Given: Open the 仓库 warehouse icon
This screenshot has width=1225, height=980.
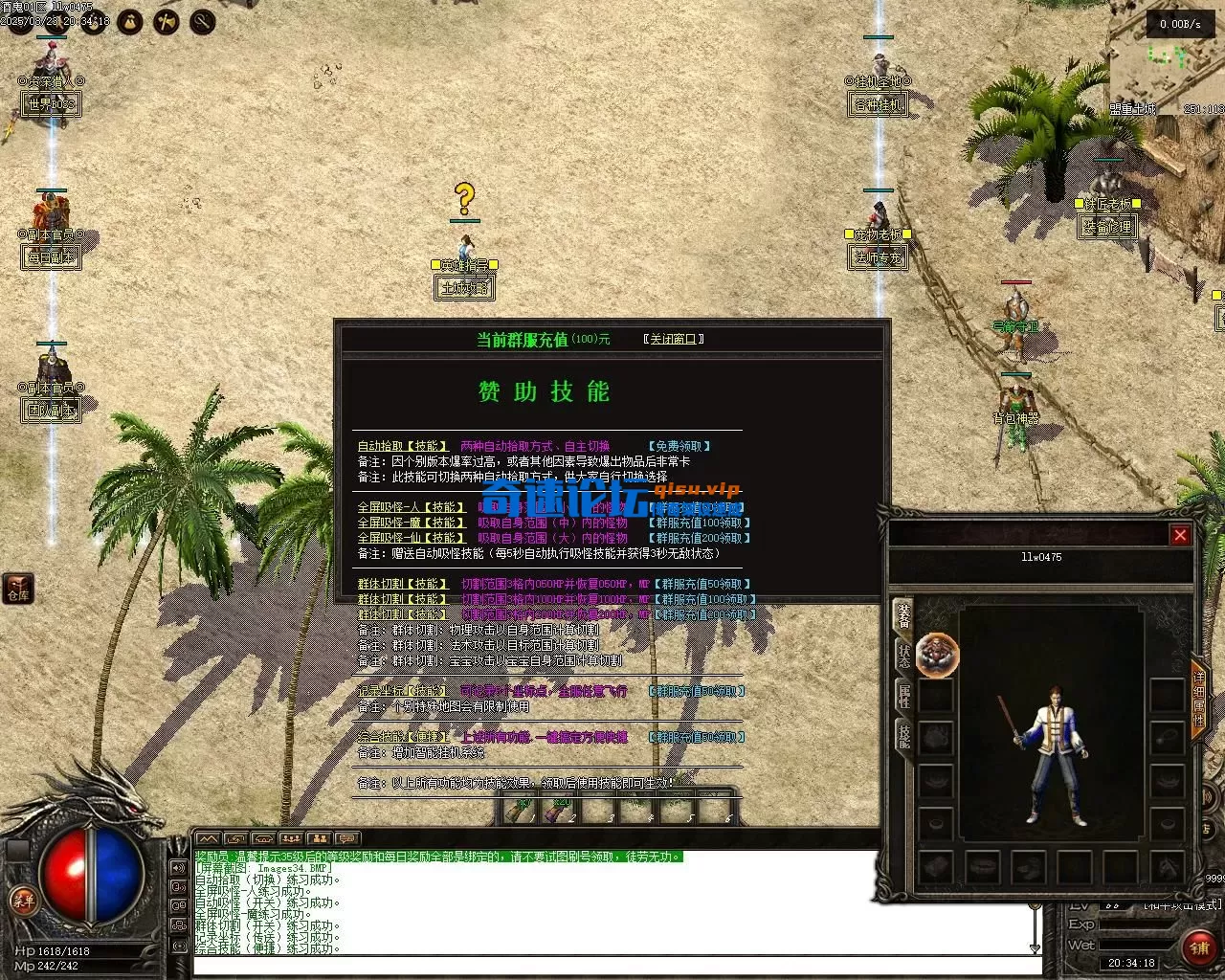Looking at the screenshot, I should [x=18, y=588].
